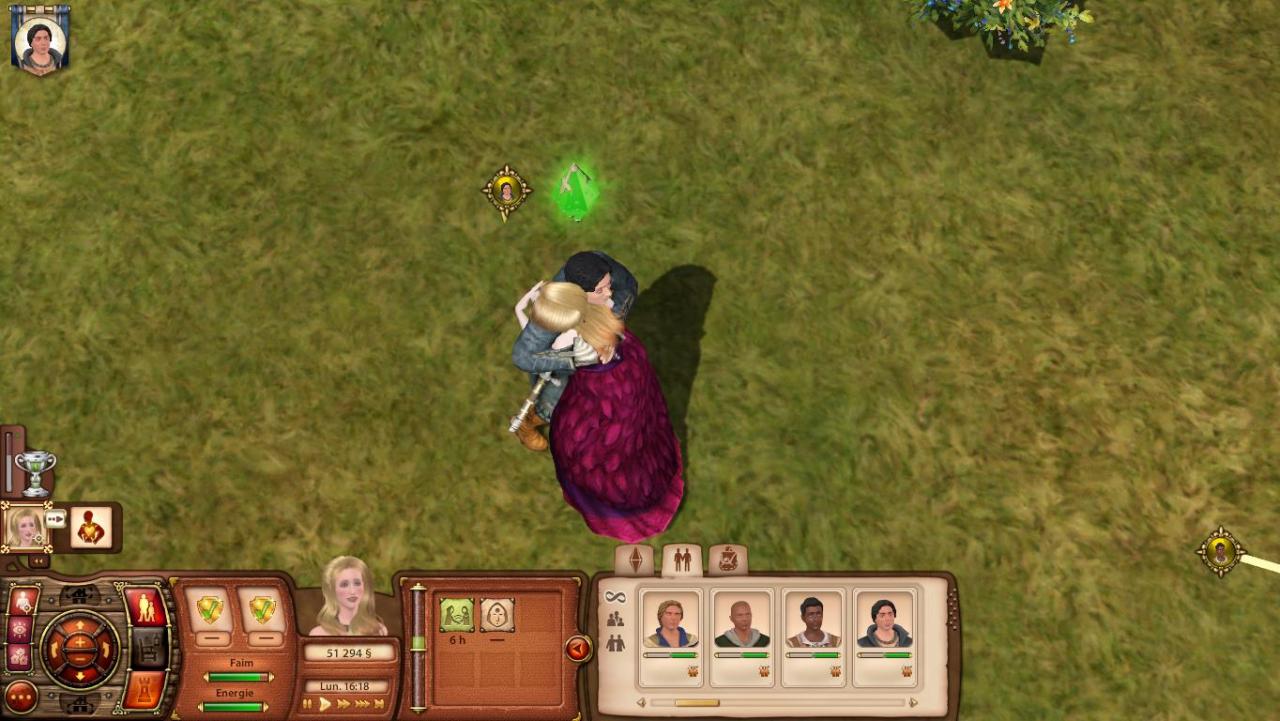The width and height of the screenshot is (1280, 721).
Task: Open the three-dots options menu button
Action: pos(21,696)
